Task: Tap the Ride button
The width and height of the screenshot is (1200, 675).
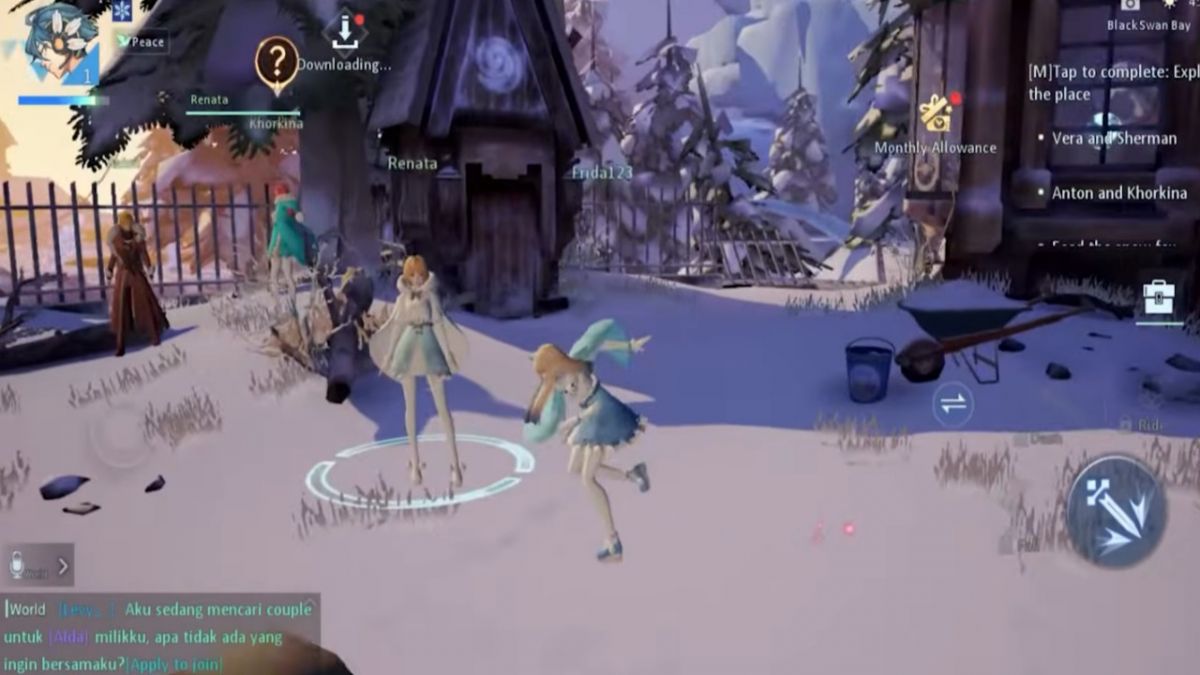Action: pos(1148,426)
